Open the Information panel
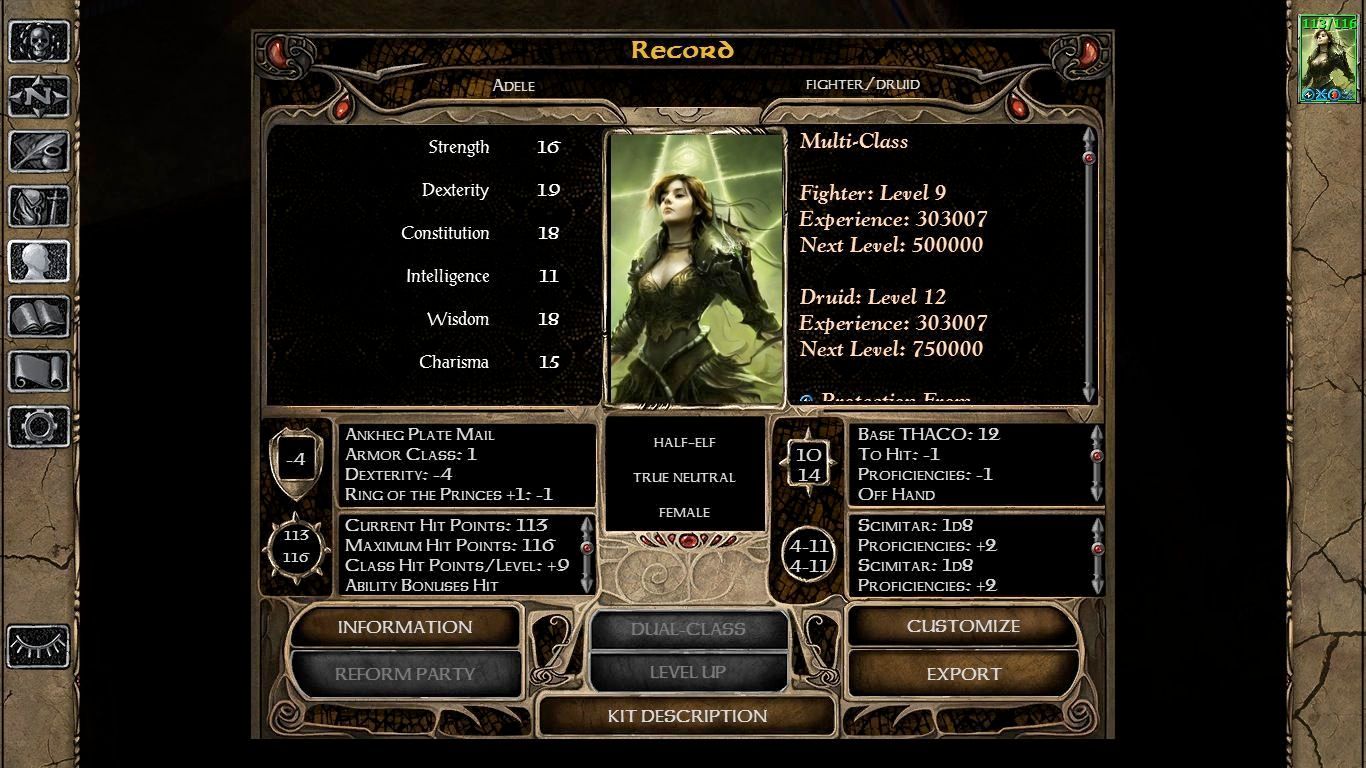Screen dimensions: 1366x768 click(404, 627)
